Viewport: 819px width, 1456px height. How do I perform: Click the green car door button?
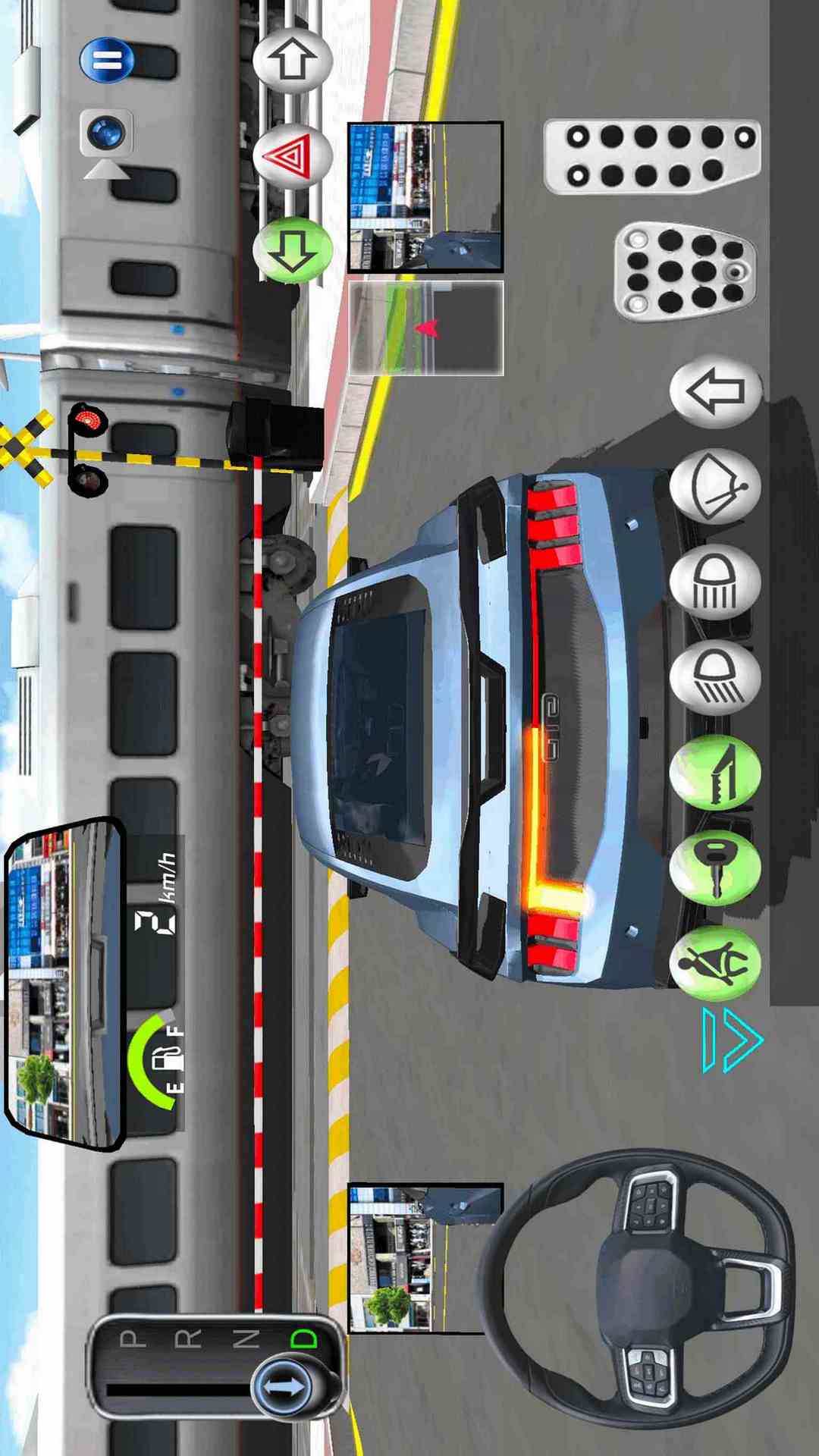715,772
